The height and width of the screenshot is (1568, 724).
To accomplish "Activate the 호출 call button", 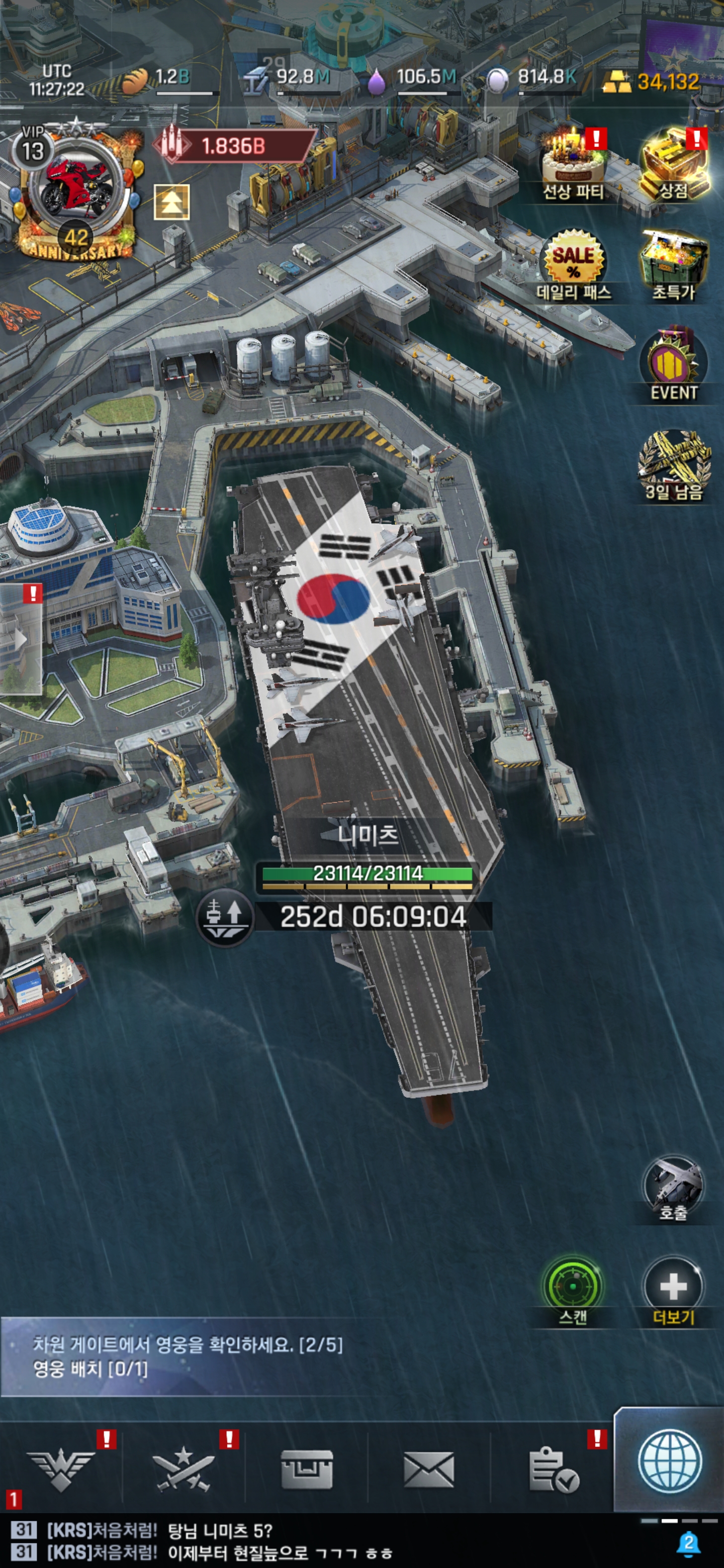I will [x=673, y=1188].
